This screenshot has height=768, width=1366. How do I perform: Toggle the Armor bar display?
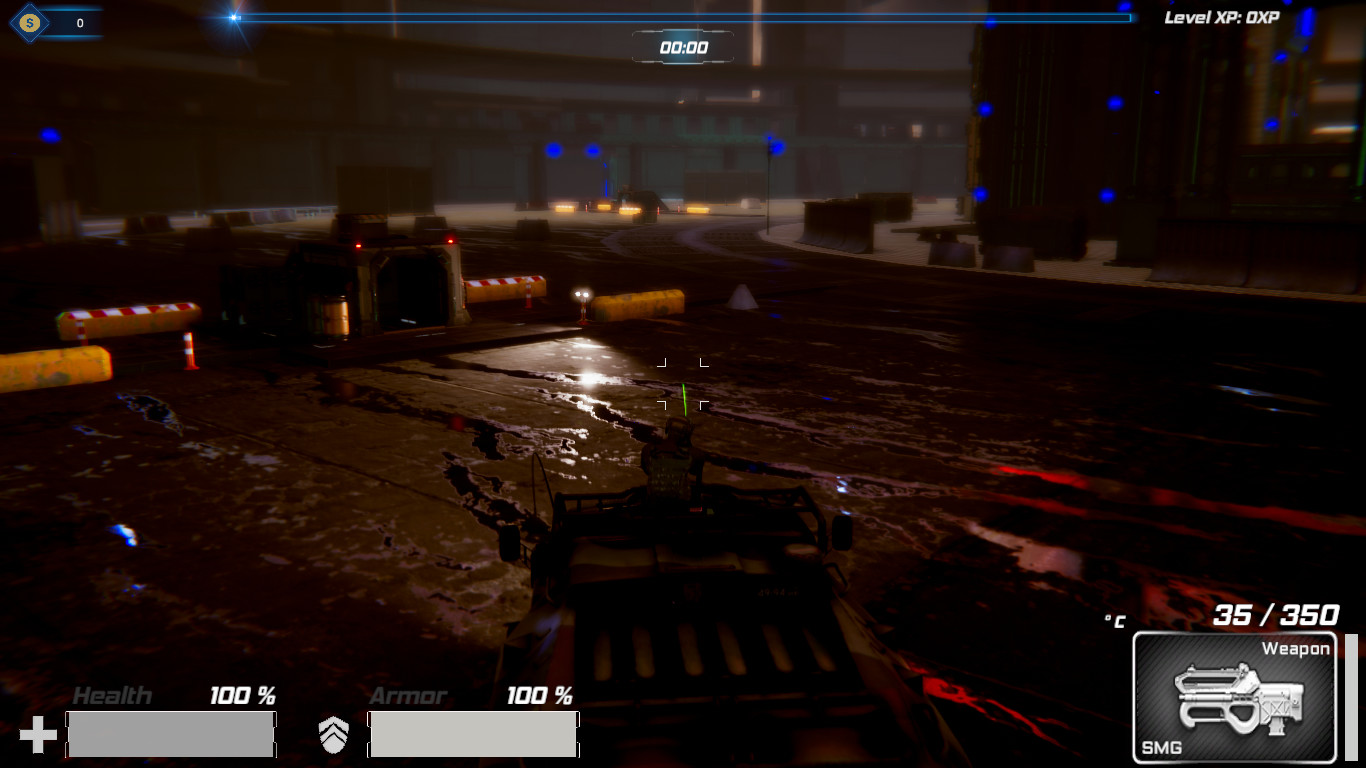tap(473, 733)
